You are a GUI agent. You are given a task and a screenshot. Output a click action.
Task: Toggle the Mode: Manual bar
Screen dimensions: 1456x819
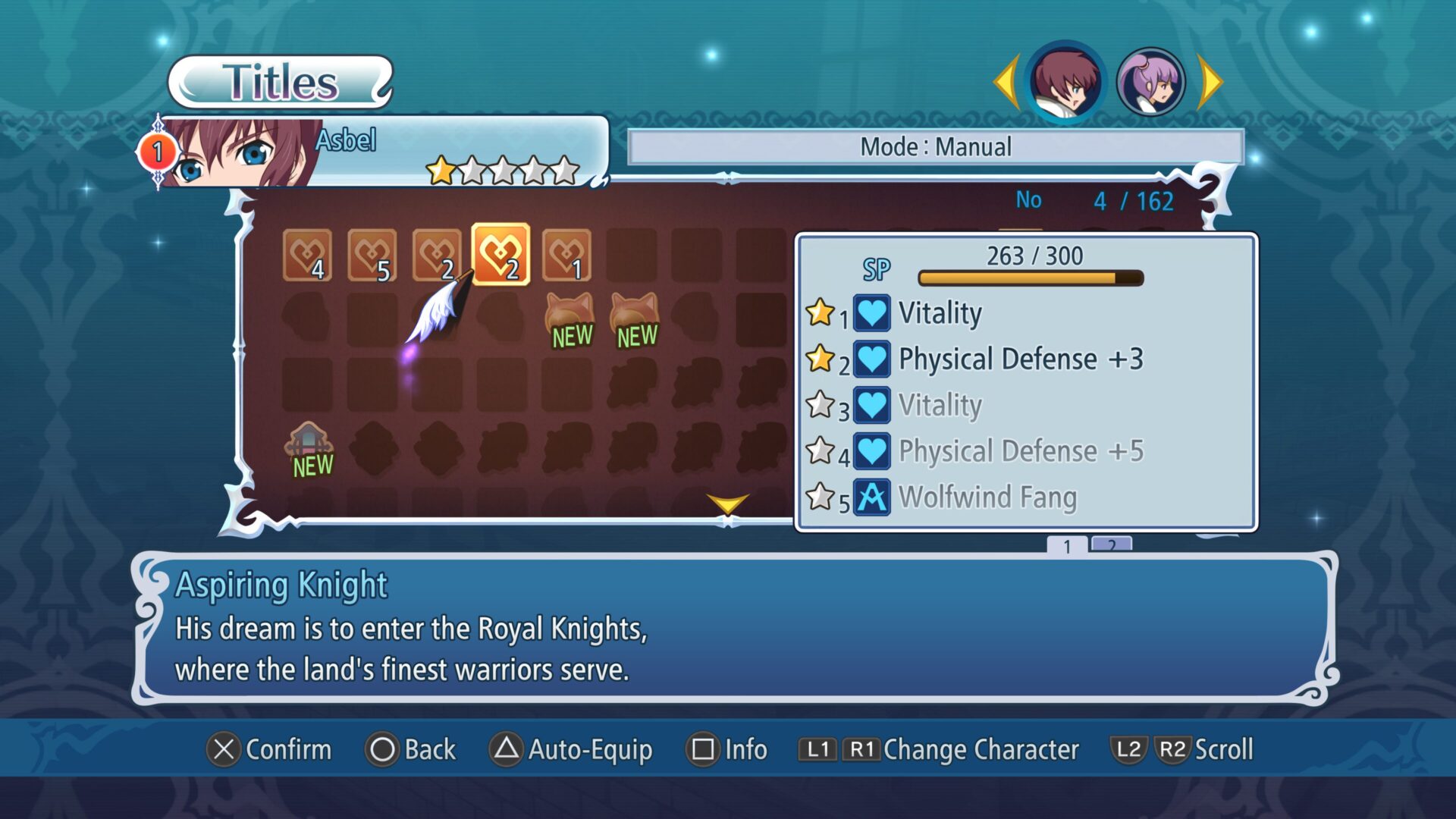point(935,147)
